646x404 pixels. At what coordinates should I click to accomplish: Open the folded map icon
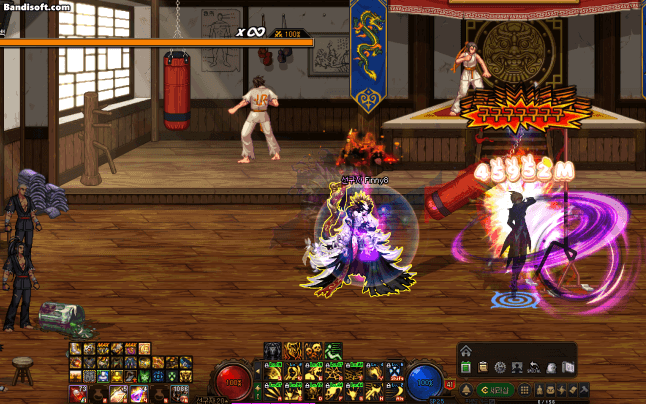tap(568, 367)
